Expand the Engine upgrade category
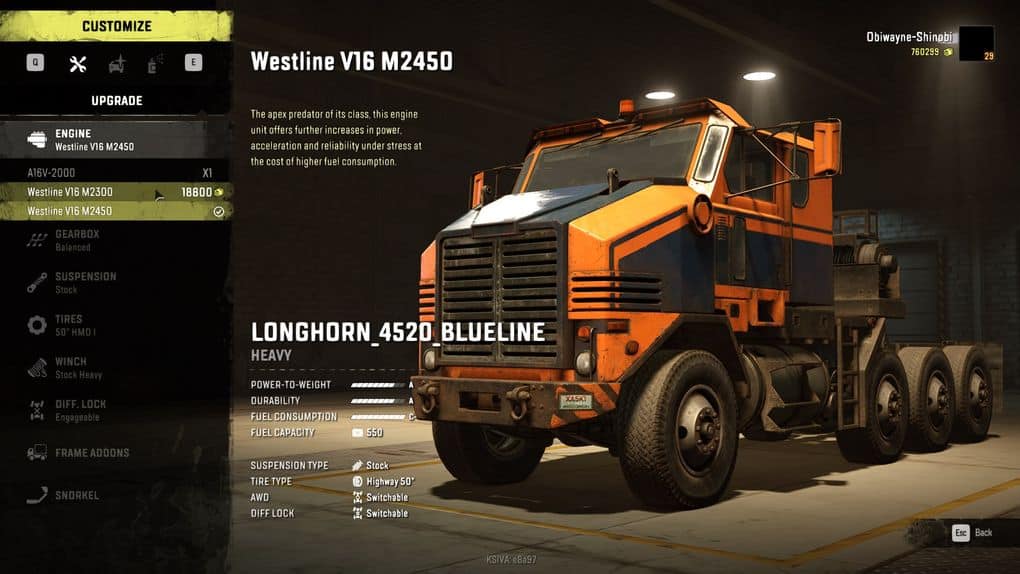 point(115,140)
